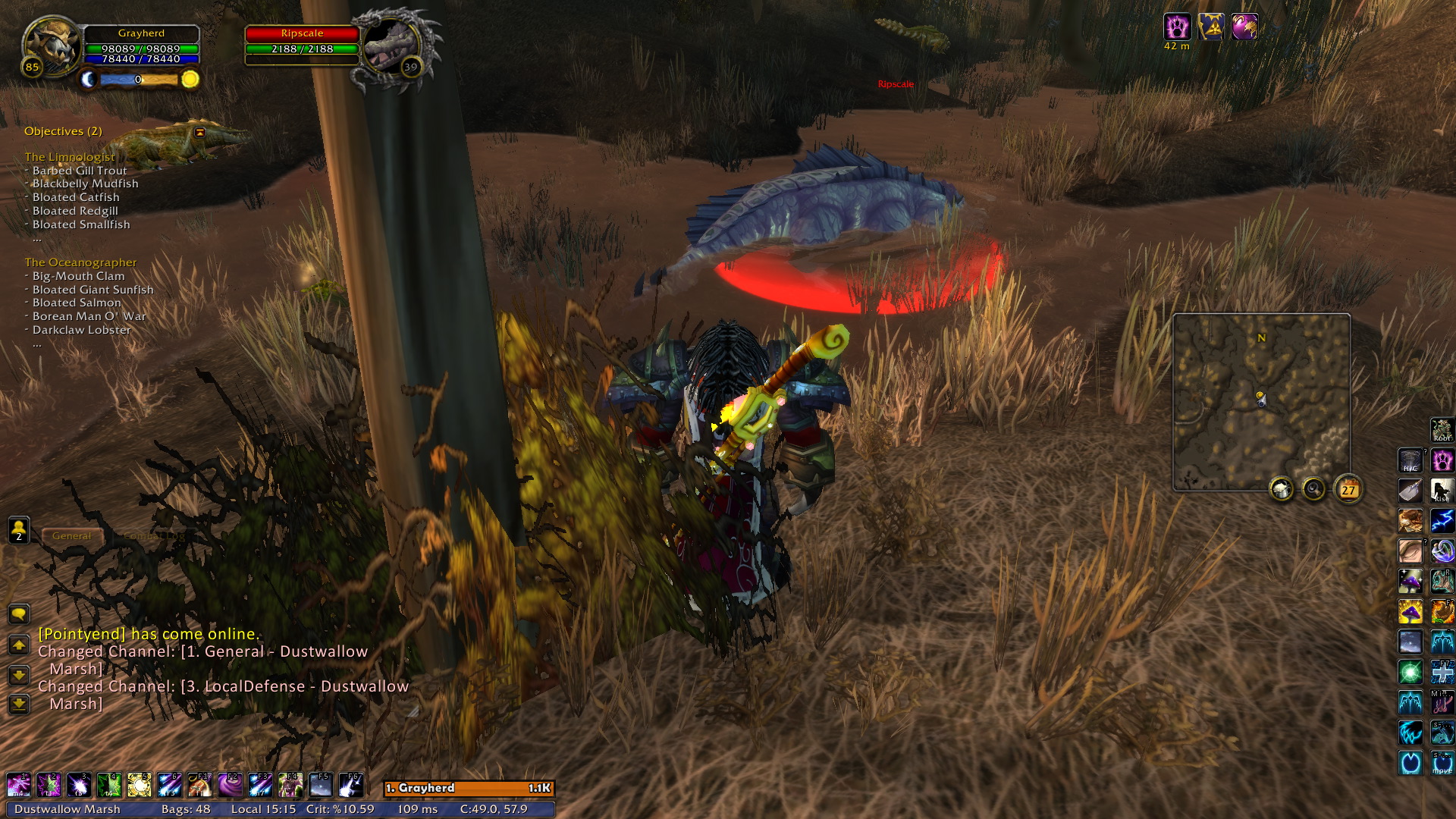This screenshot has width=1456, height=819.
Task: Use the green leaf ability in slot 4
Action: click(109, 785)
